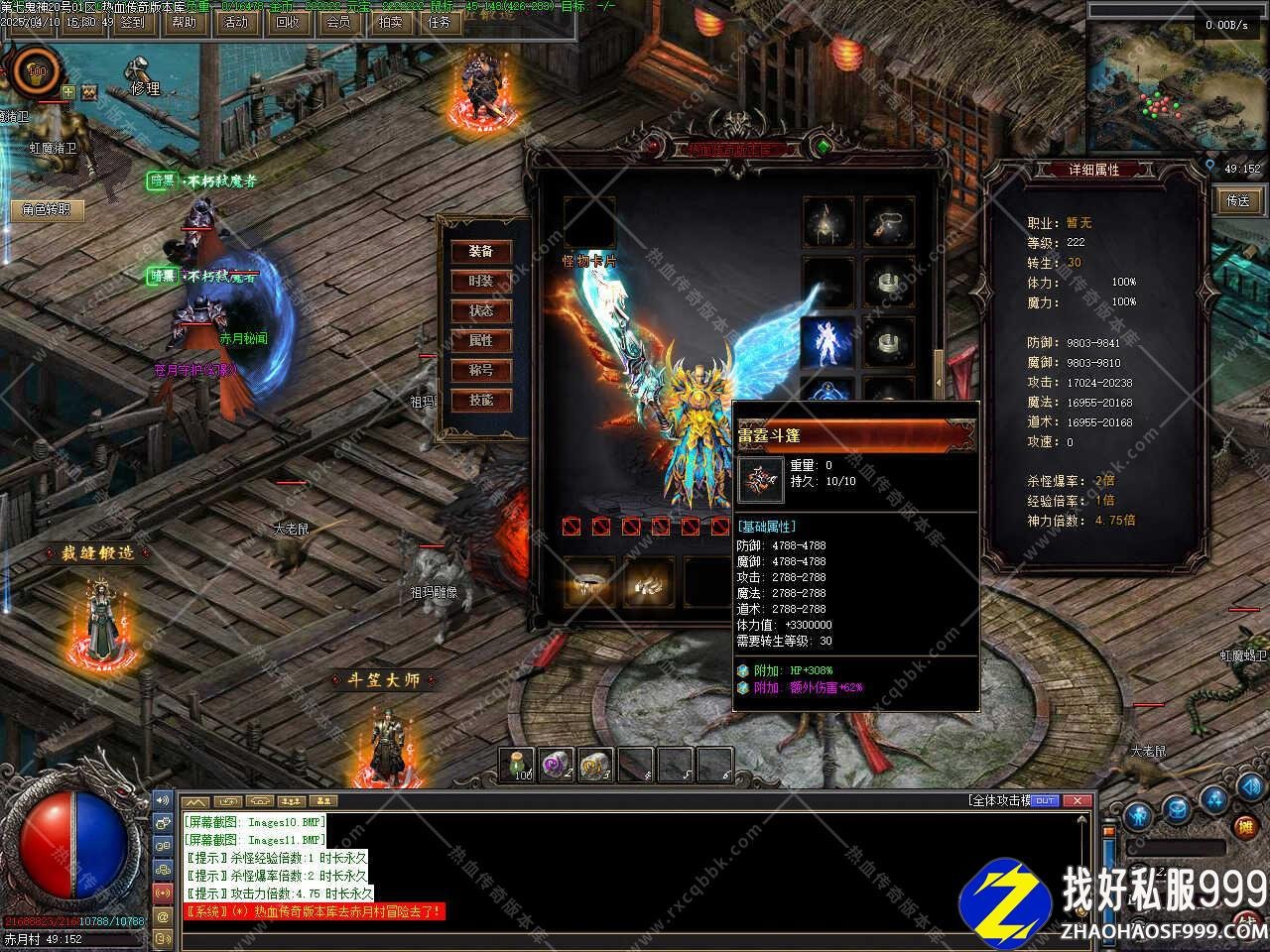The height and width of the screenshot is (952, 1270).
Task: Click the 修理 repair hammer icon
Action: 140,71
